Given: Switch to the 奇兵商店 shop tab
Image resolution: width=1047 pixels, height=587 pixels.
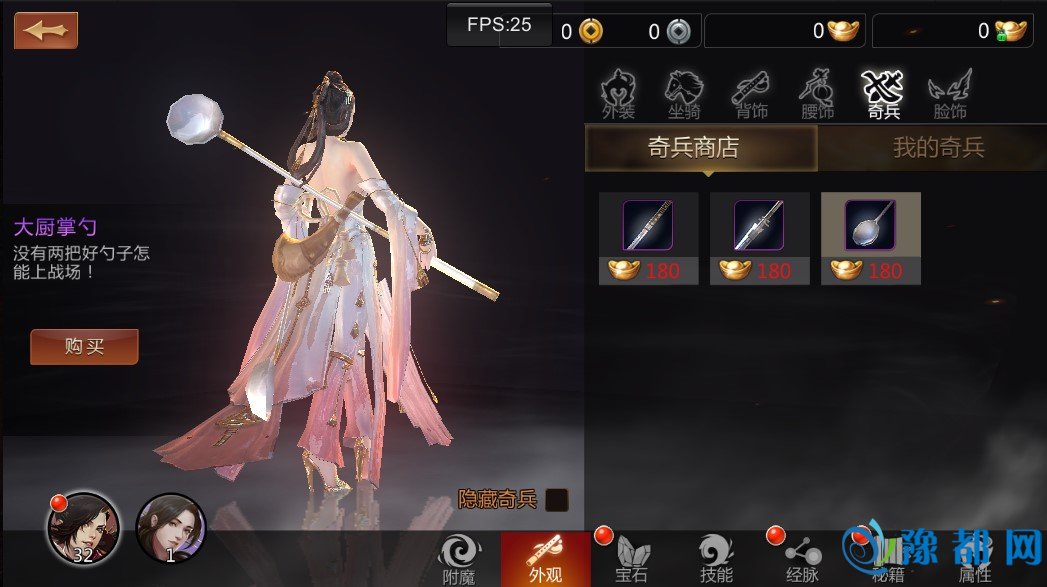Looking at the screenshot, I should tap(701, 149).
